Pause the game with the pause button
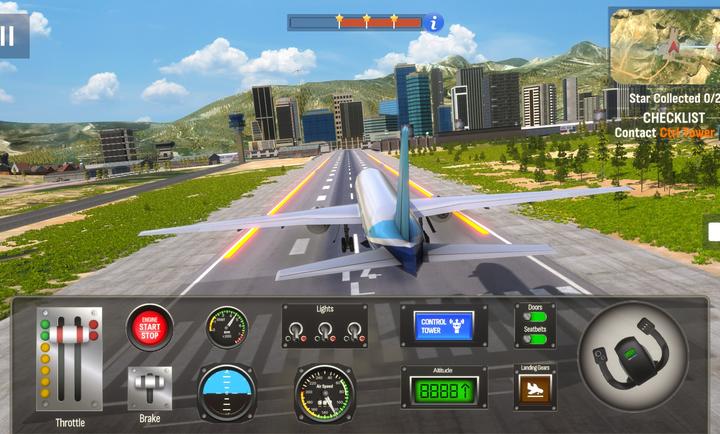Screen dimensions: 720x434 point(9,35)
